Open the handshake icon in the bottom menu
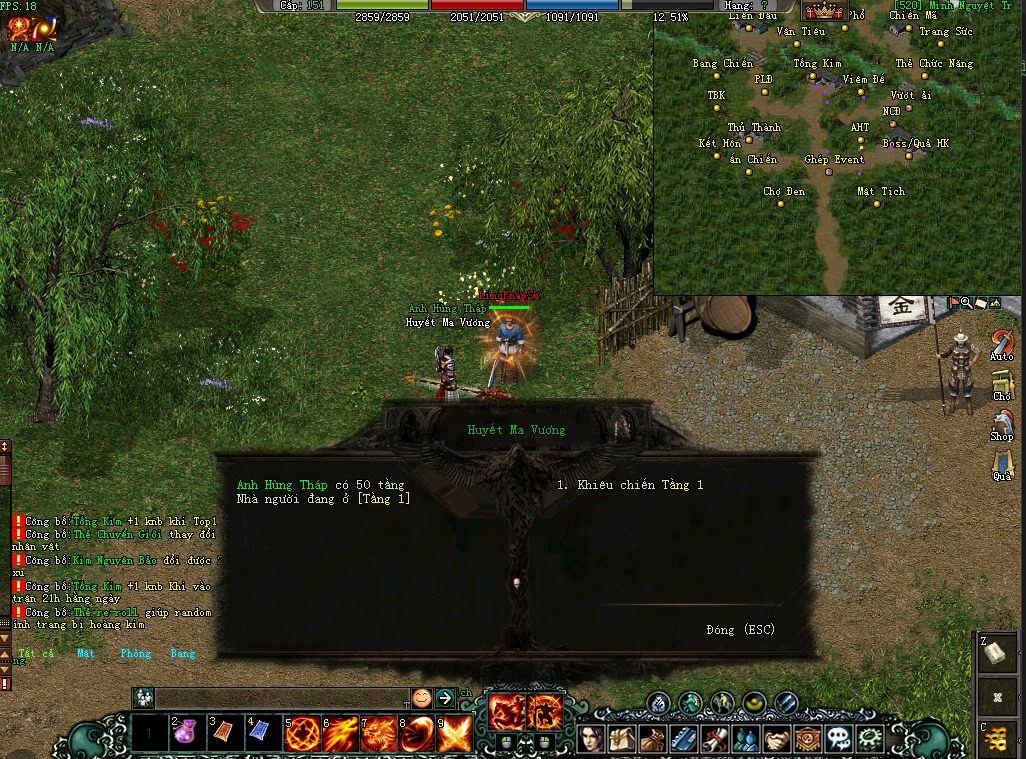Screen dimensions: 1026x759 coord(775,739)
